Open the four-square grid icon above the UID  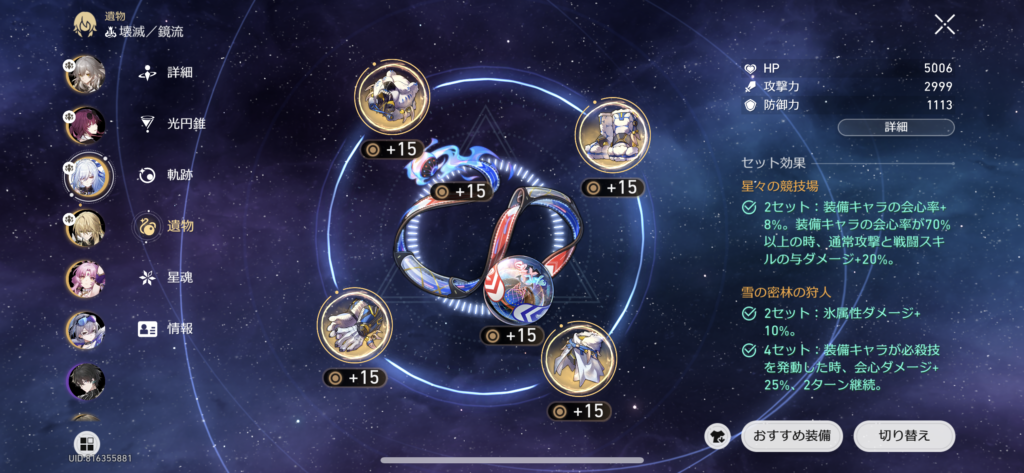click(87, 443)
